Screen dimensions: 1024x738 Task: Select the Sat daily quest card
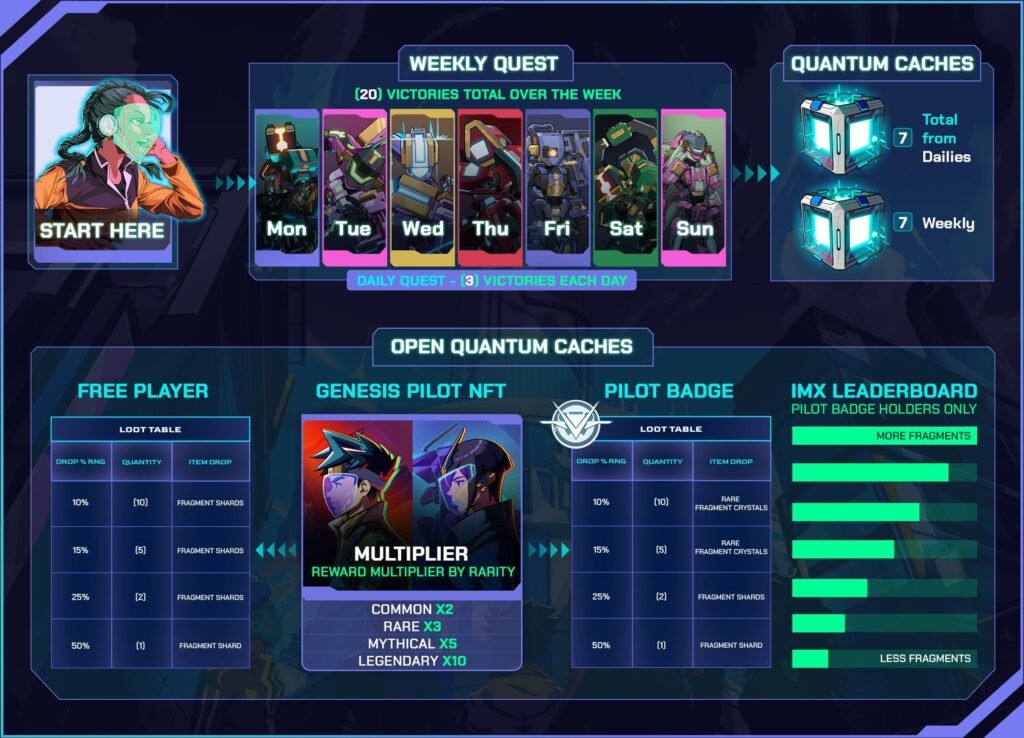point(626,188)
